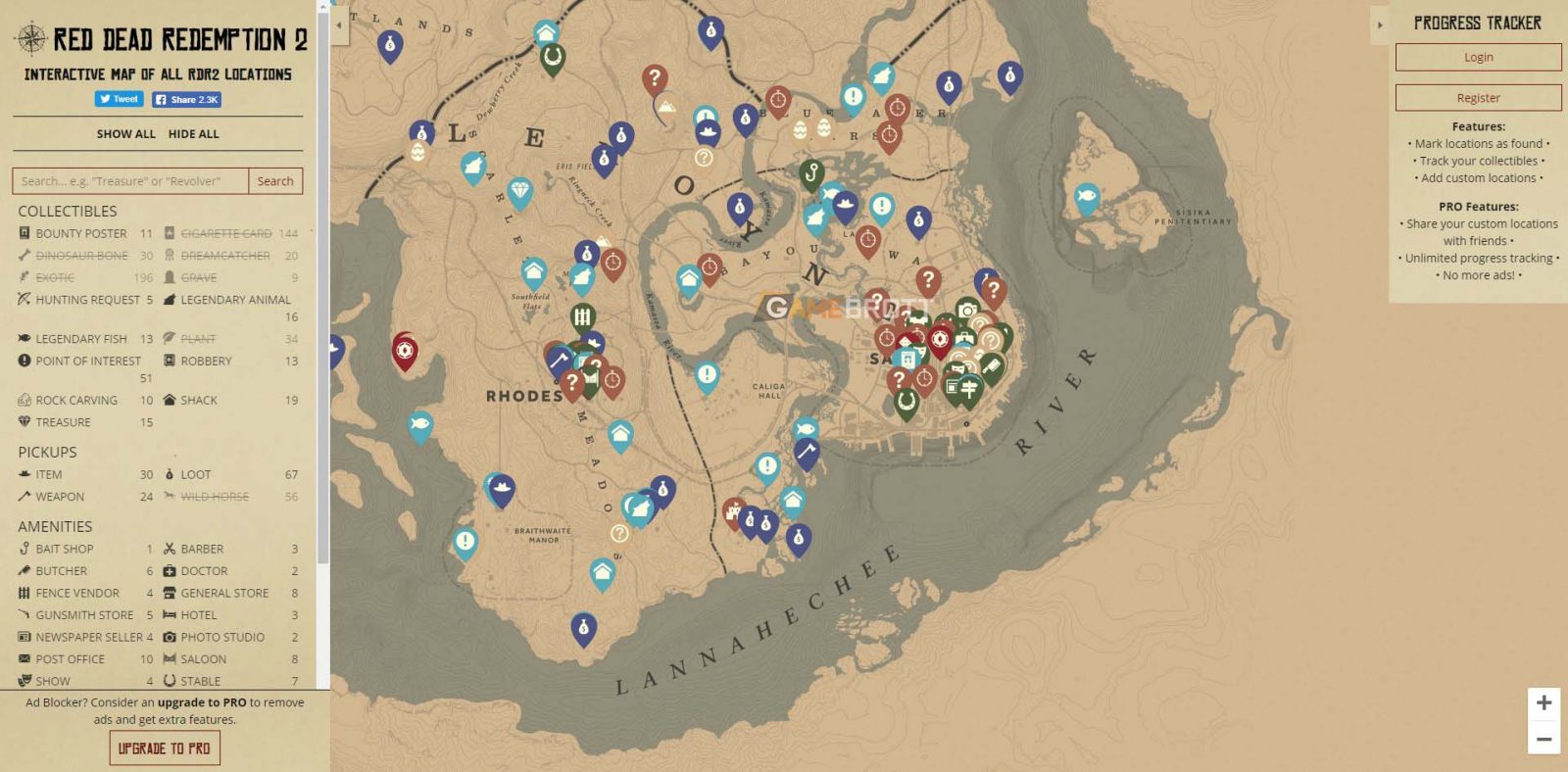Click inside the location search field
This screenshot has height=772, width=1568.
point(127,181)
